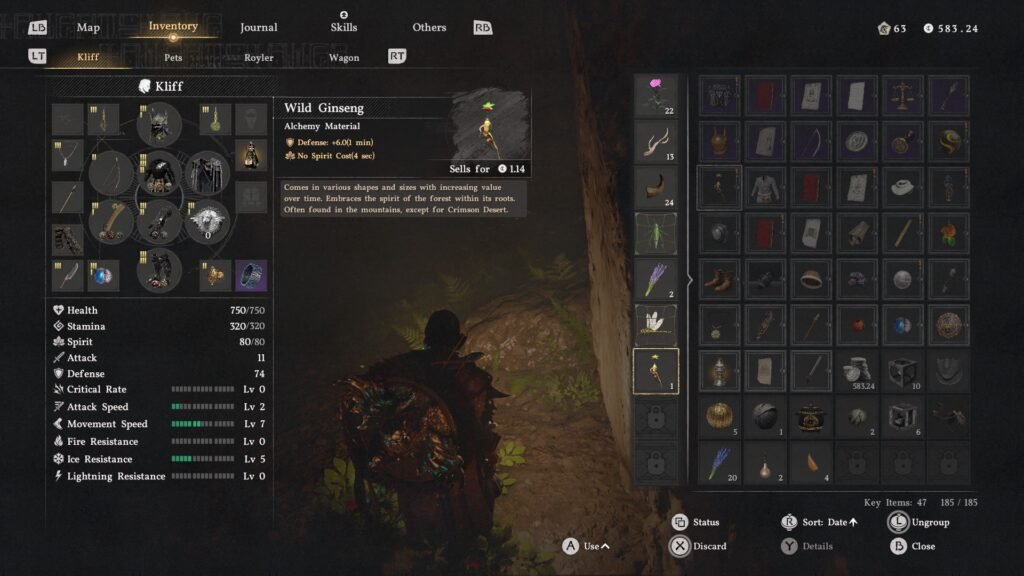Select the equipped helmet slot
This screenshot has height=576, width=1024.
click(159, 125)
